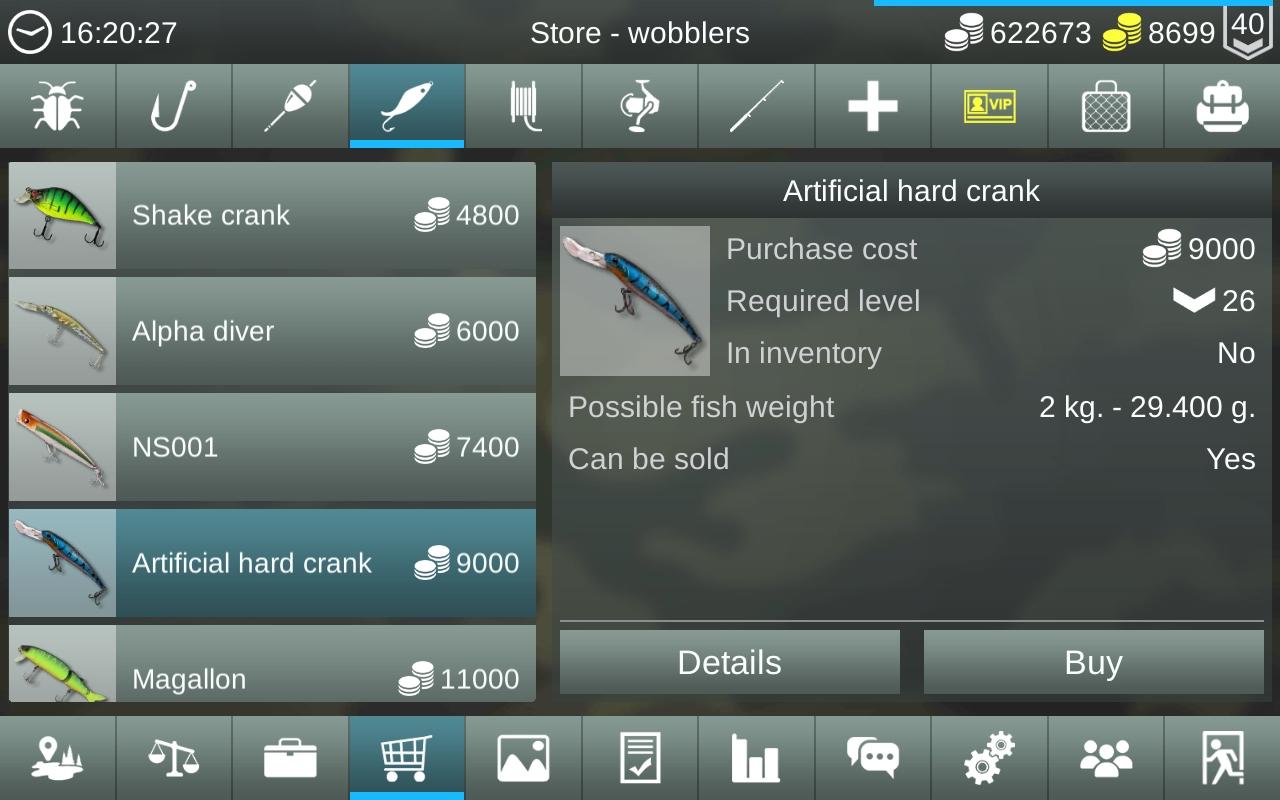The height and width of the screenshot is (800, 1280).
Task: Open the map locations screen
Action: coord(57,758)
